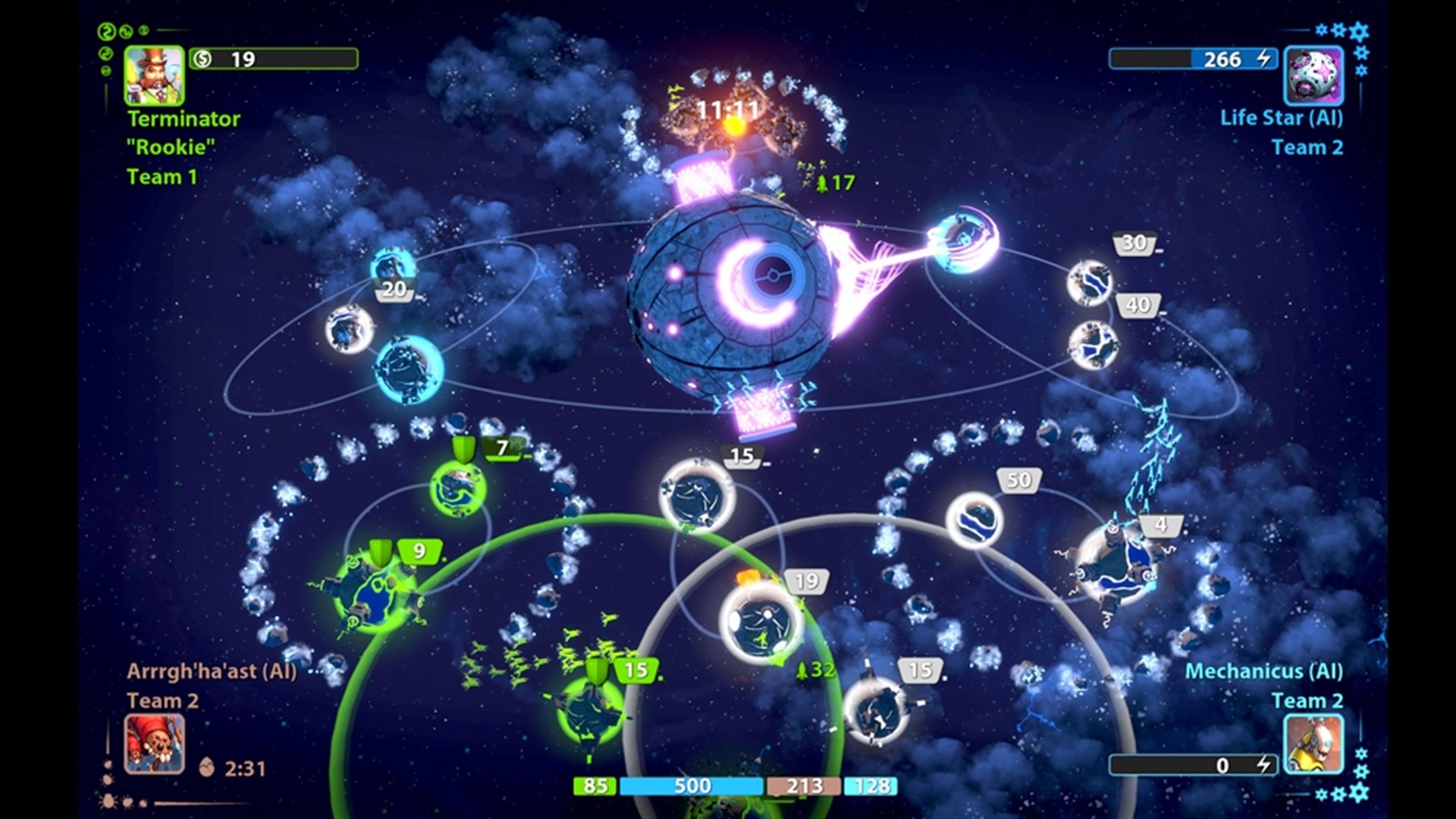Click the 500 segment of the bottom stats bar

coord(690,786)
